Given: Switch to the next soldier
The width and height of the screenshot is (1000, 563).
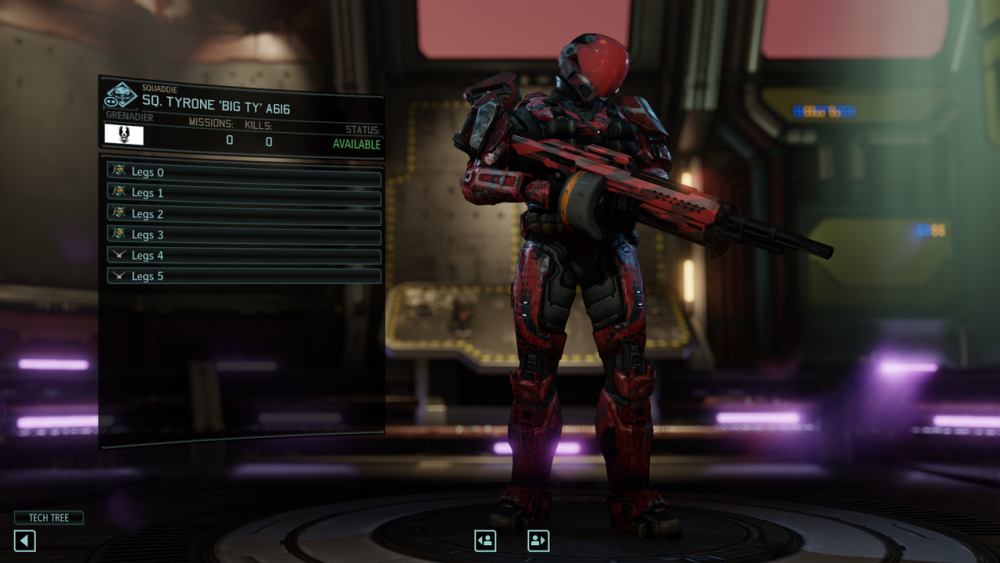Looking at the screenshot, I should (538, 540).
